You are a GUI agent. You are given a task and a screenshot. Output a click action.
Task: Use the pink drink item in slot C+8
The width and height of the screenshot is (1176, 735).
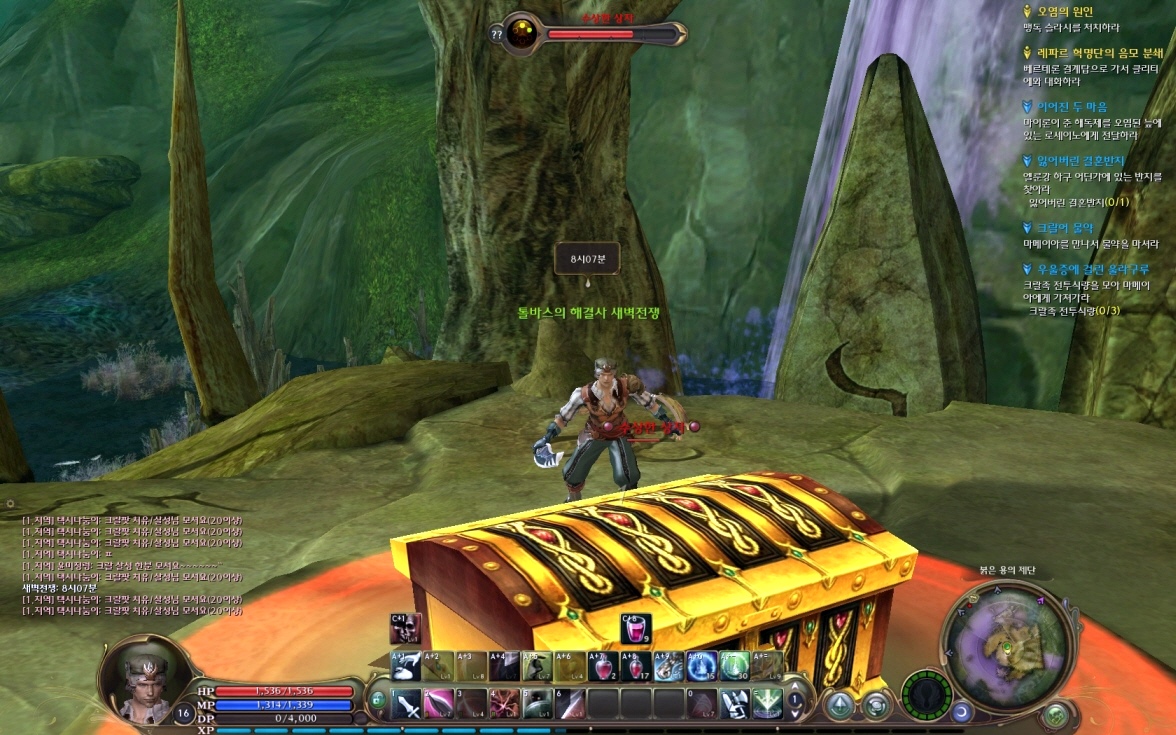635,628
